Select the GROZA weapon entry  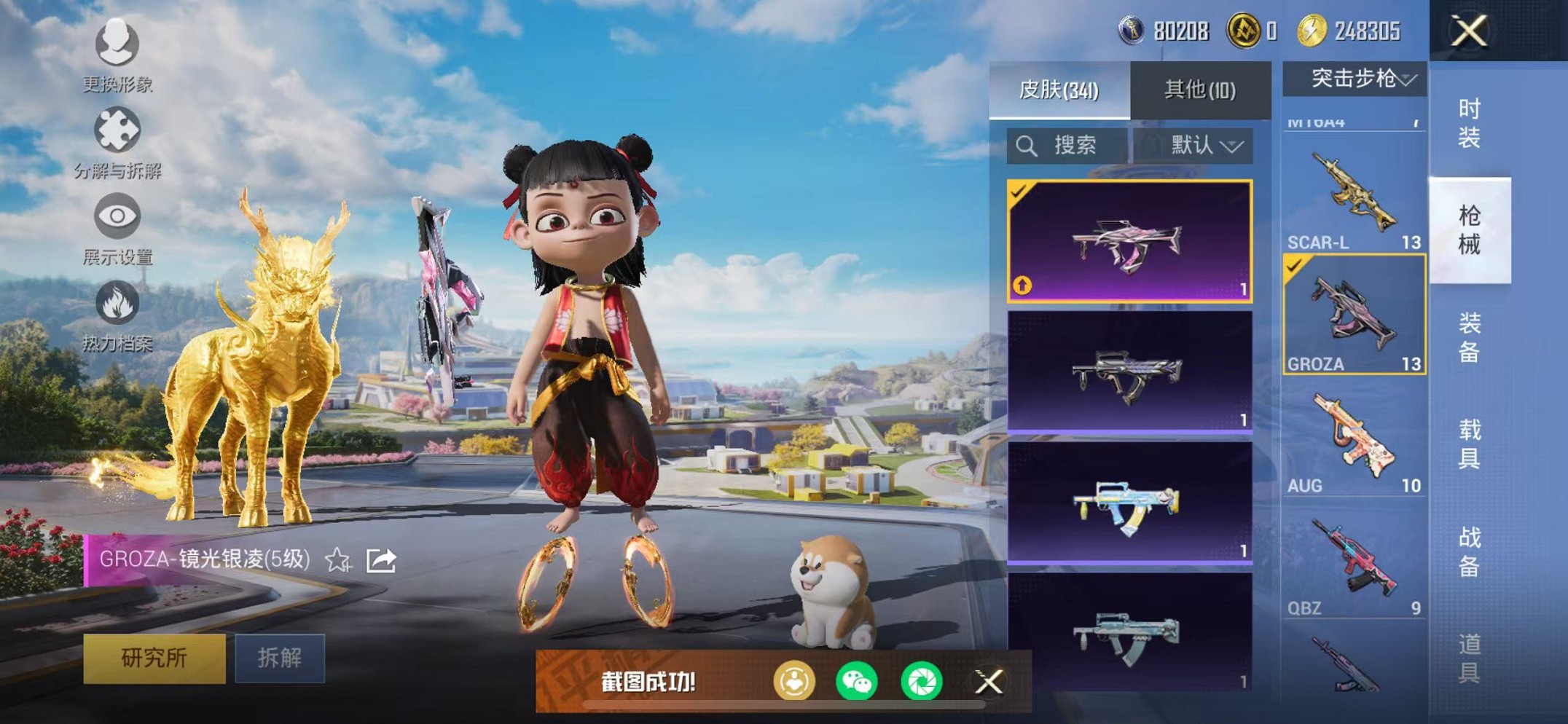(1355, 315)
